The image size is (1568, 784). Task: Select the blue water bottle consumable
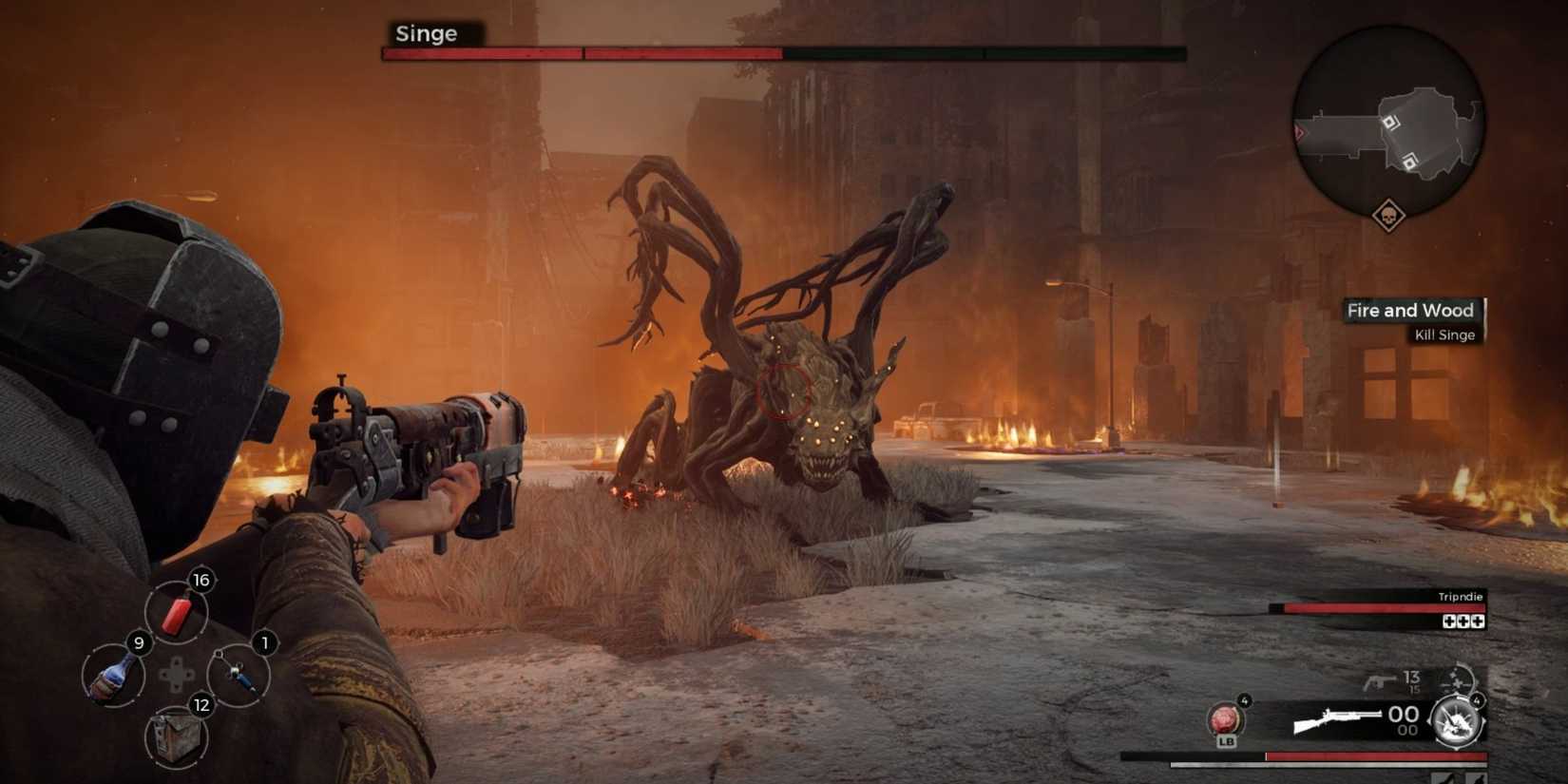click(x=111, y=676)
